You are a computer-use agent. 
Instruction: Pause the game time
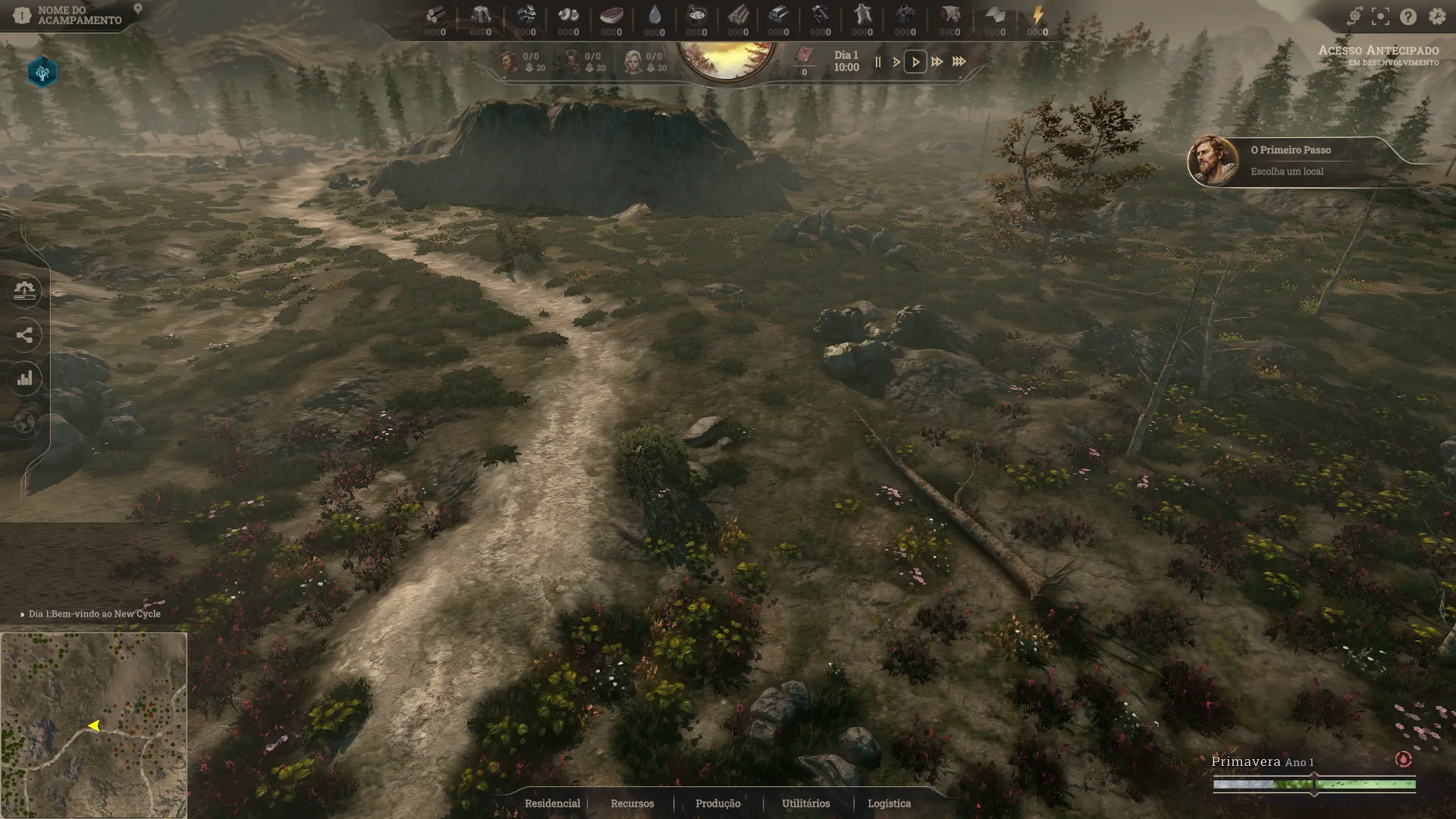coord(878,62)
